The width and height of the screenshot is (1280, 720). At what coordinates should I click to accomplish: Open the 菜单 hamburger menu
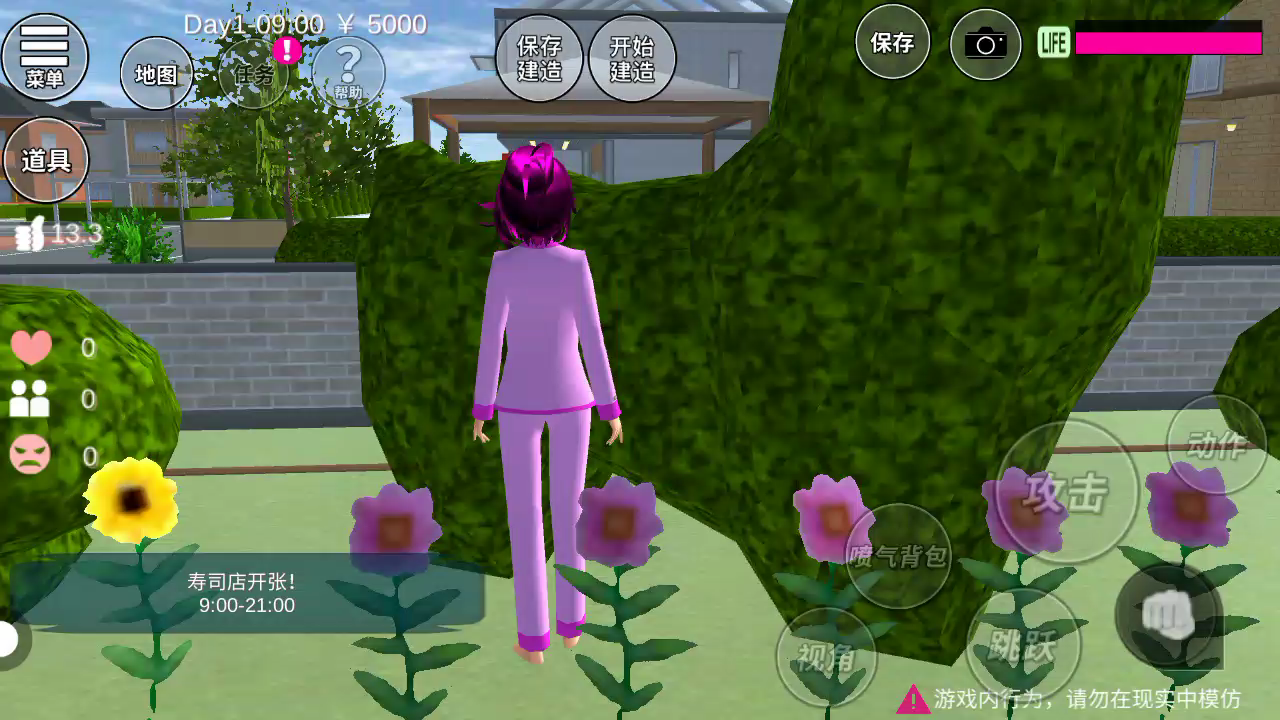tap(45, 56)
